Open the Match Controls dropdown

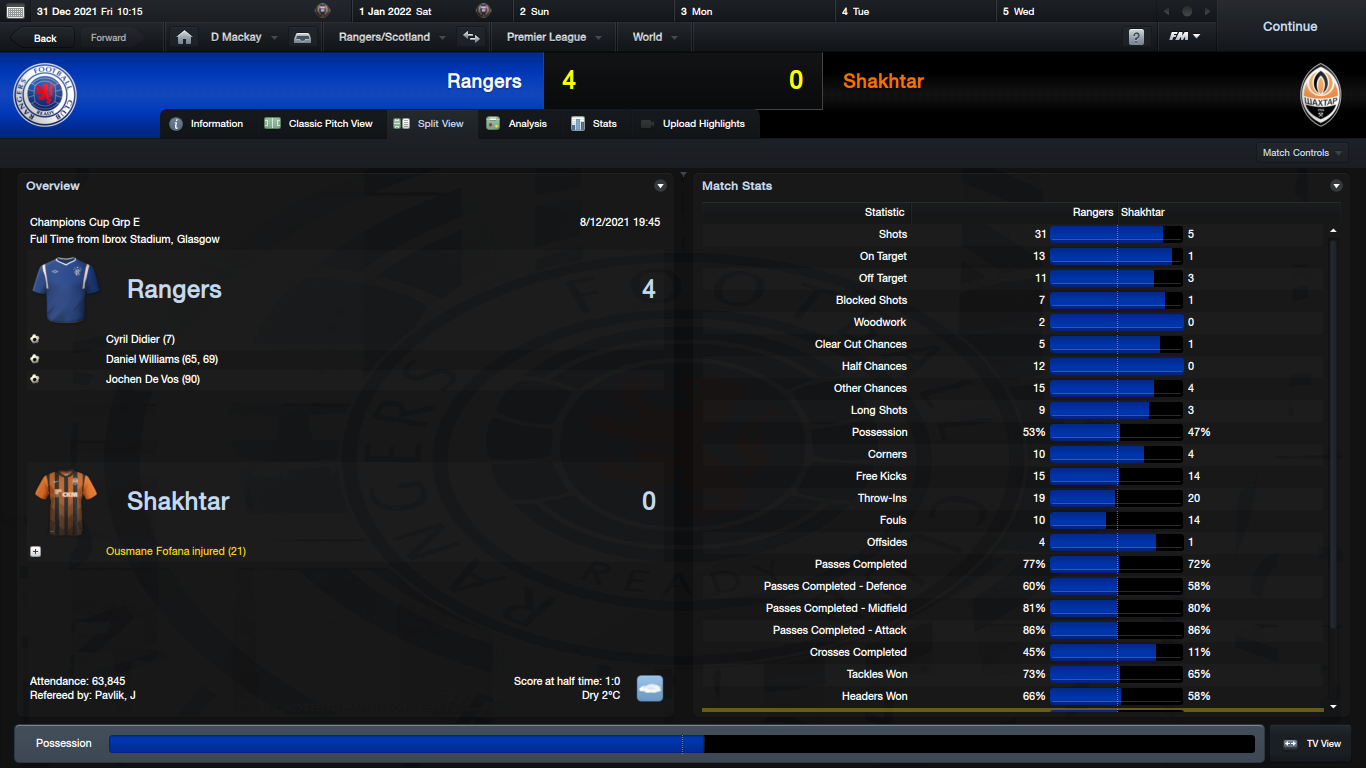(x=1301, y=153)
